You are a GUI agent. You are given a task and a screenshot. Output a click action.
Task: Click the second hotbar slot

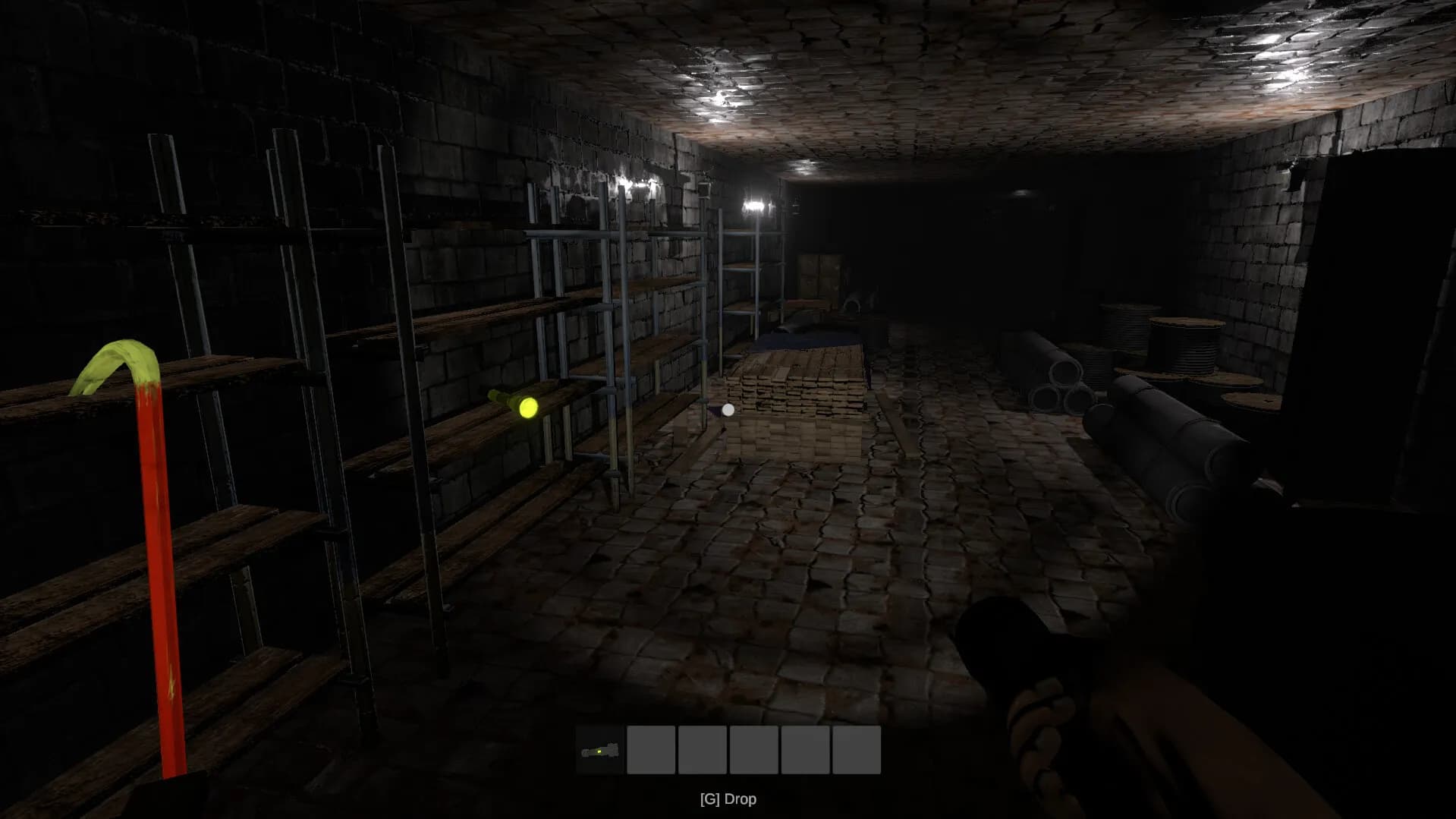[x=651, y=750]
